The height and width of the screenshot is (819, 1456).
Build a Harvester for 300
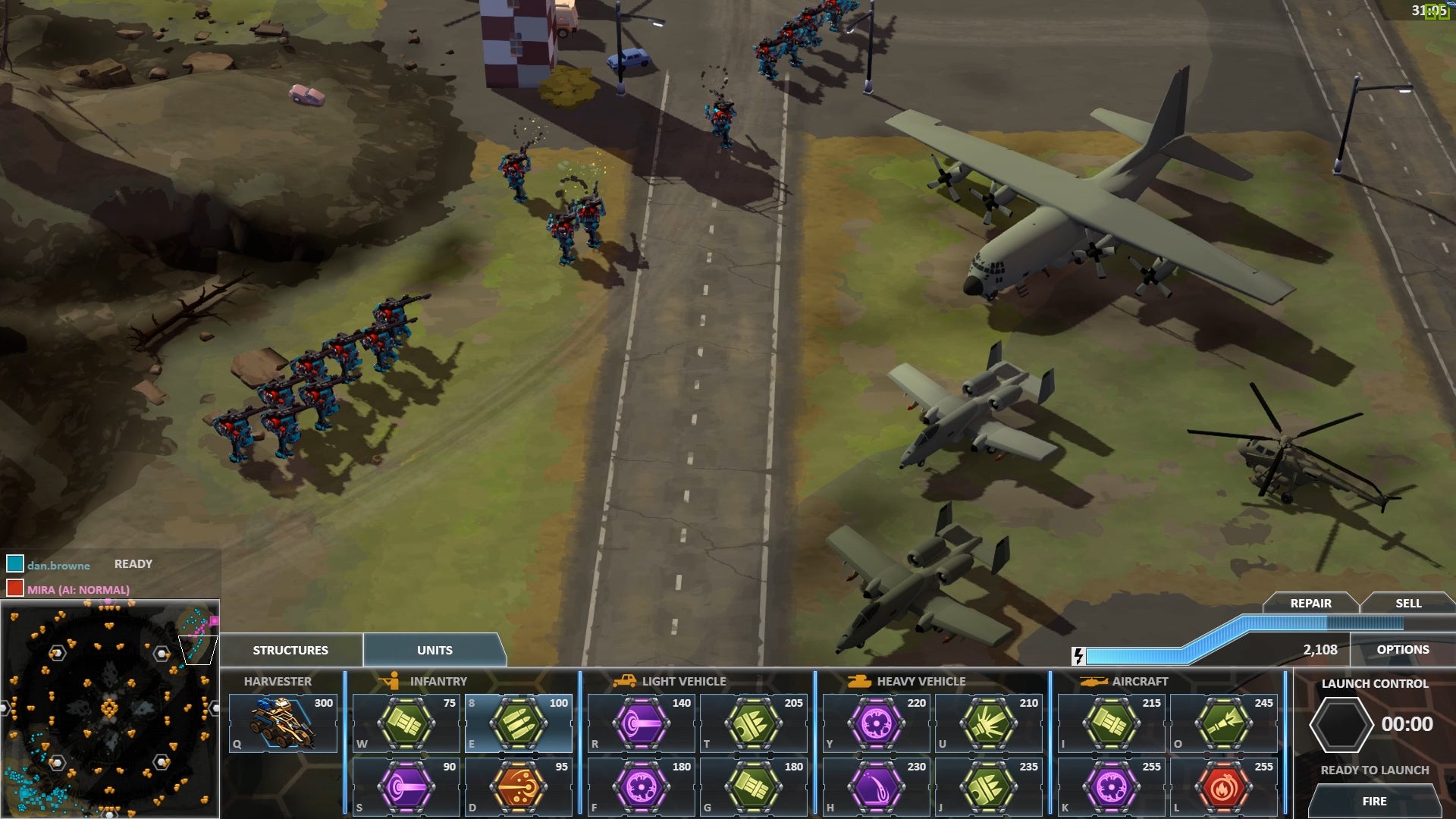(283, 723)
